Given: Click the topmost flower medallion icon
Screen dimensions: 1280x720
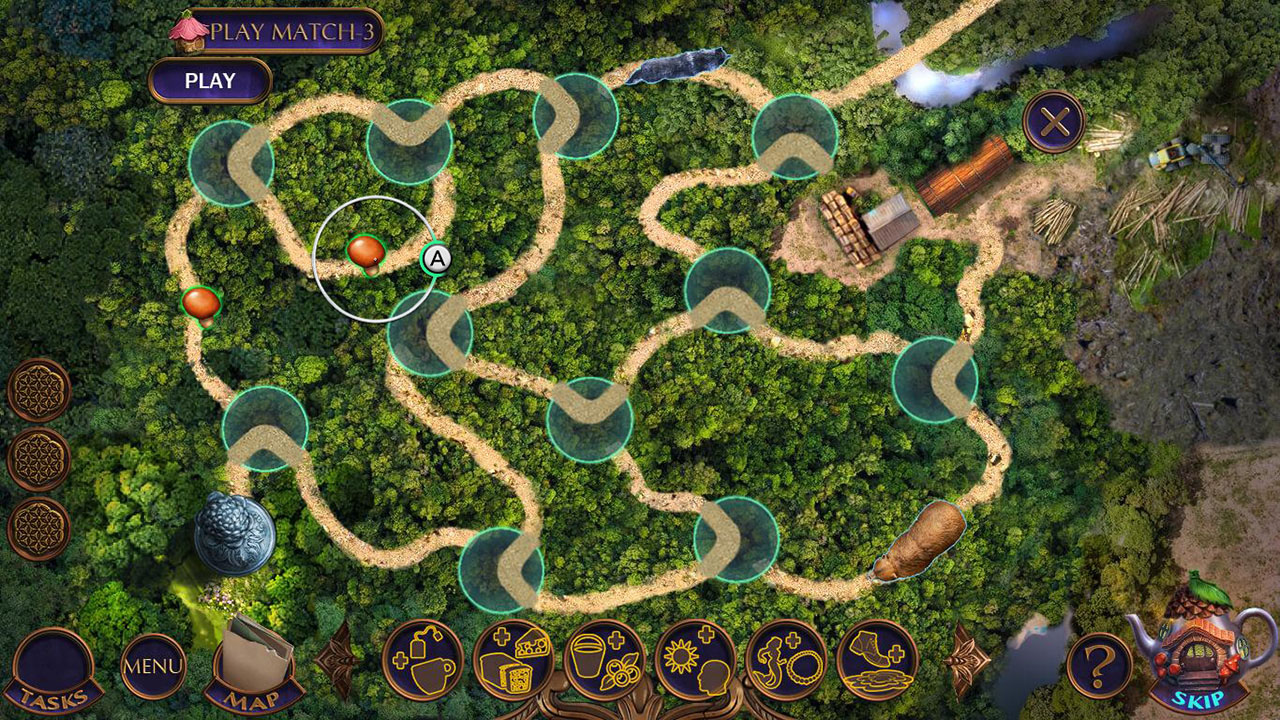Looking at the screenshot, I should 40,388.
